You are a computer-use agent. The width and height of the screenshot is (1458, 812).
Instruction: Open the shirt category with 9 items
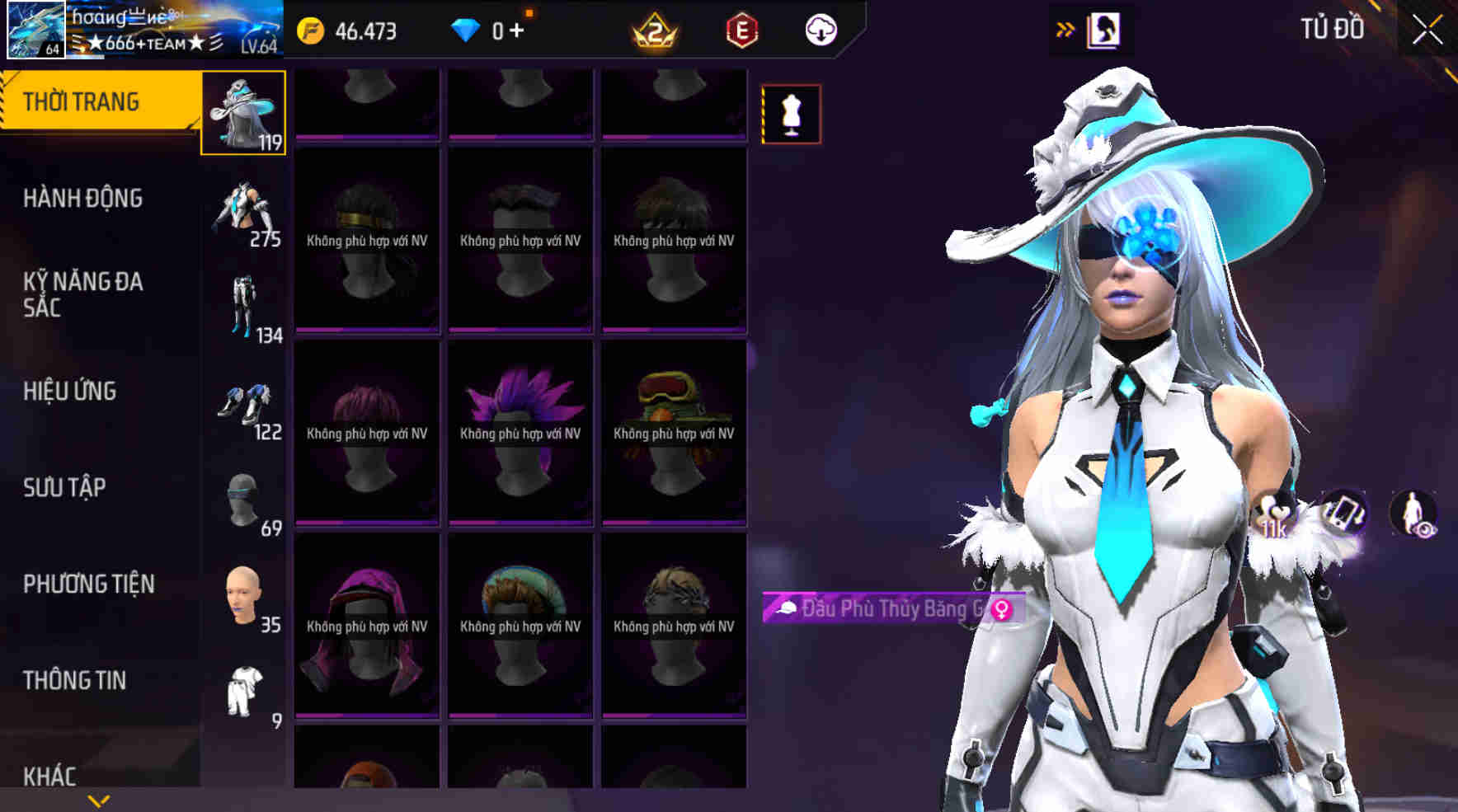pos(243,688)
